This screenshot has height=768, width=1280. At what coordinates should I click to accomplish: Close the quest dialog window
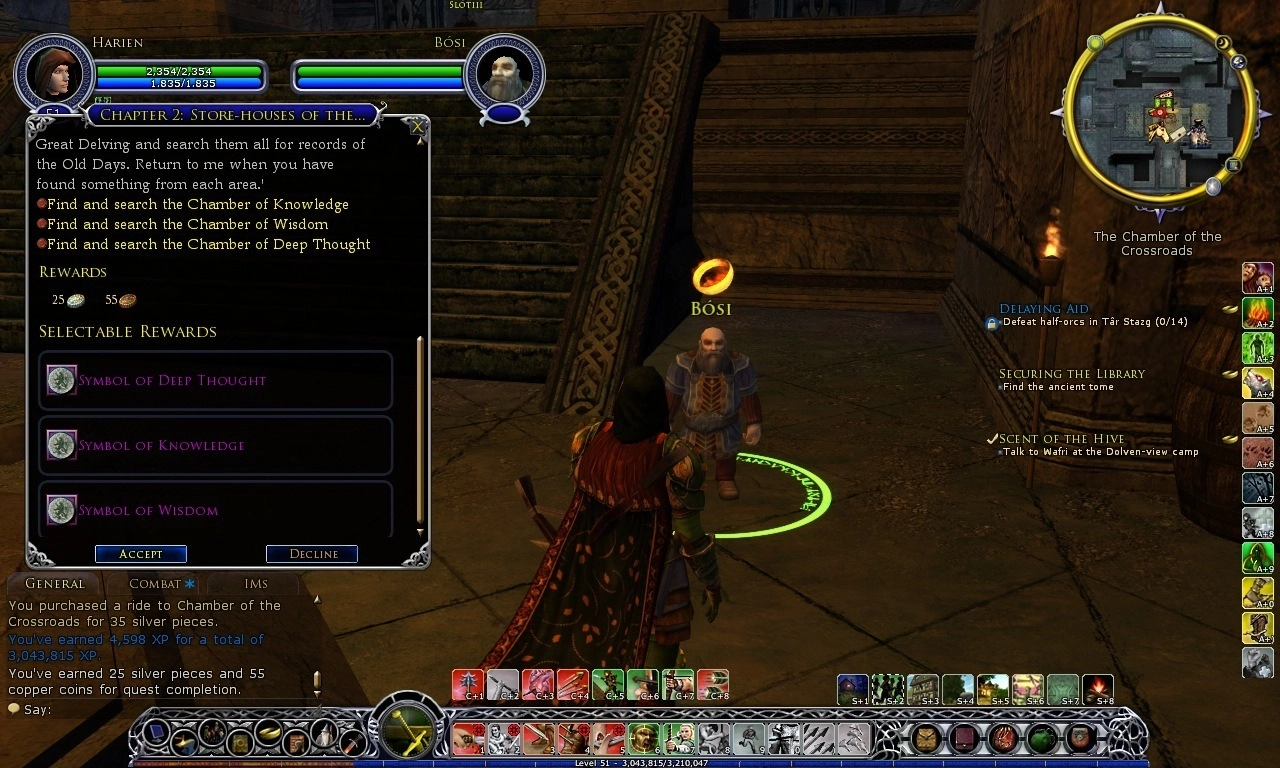point(417,126)
